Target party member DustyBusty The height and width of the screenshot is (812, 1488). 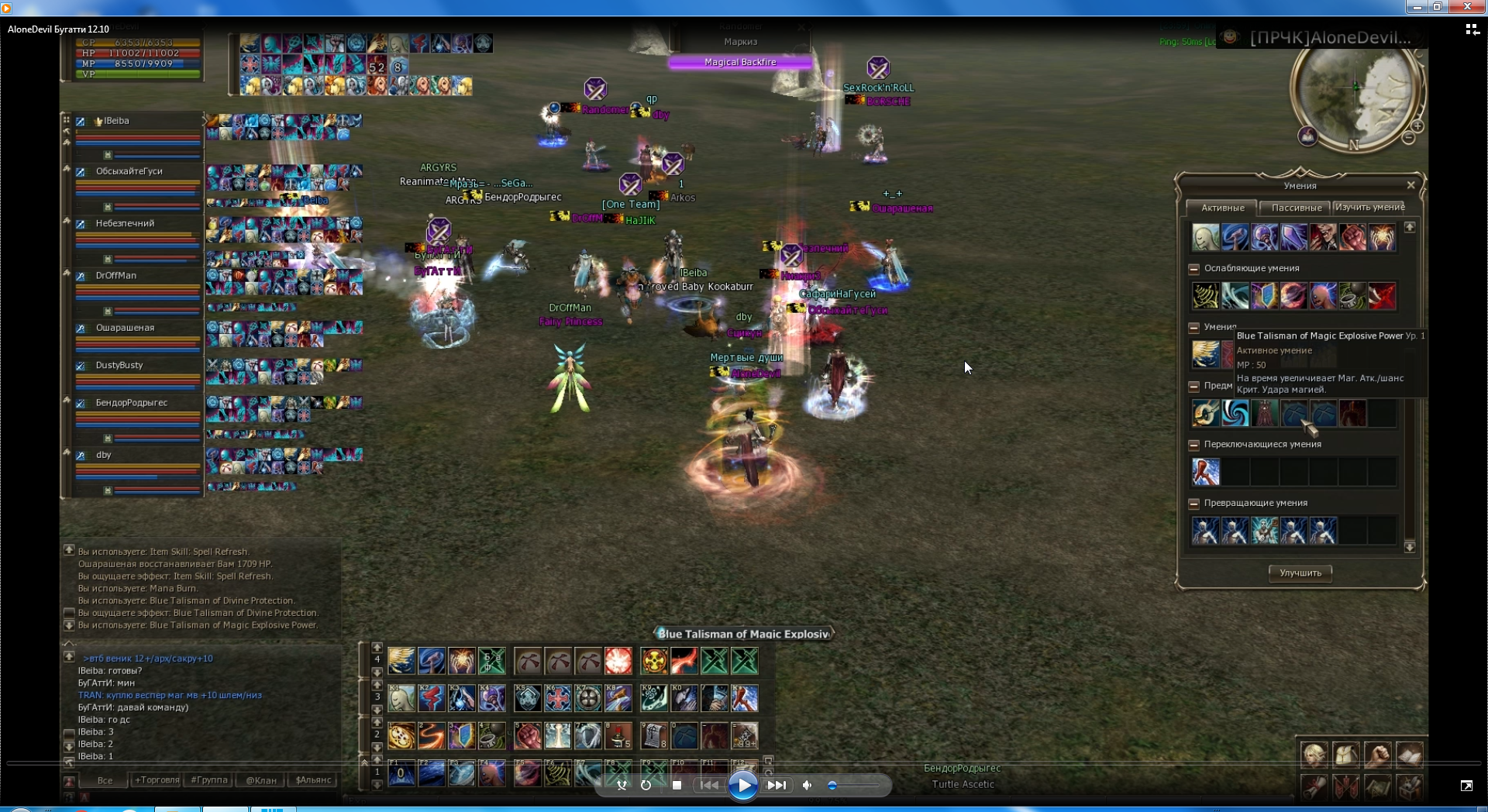tap(119, 365)
